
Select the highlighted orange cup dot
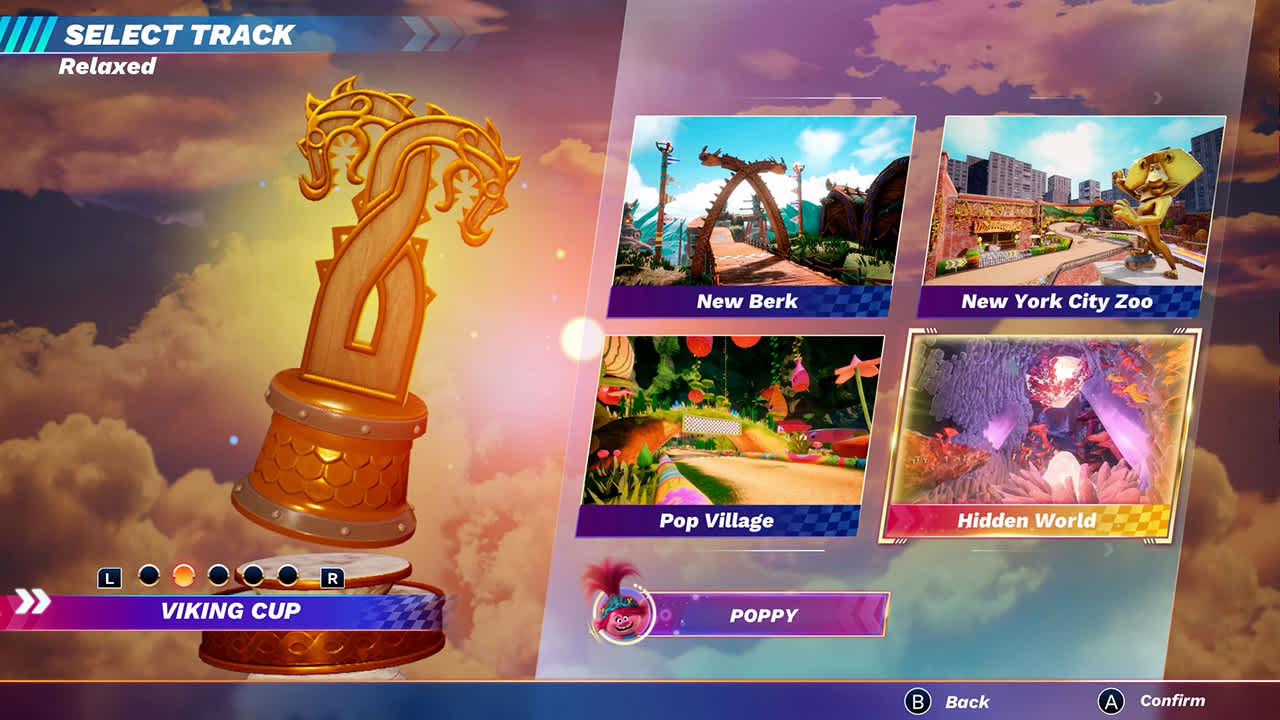183,577
